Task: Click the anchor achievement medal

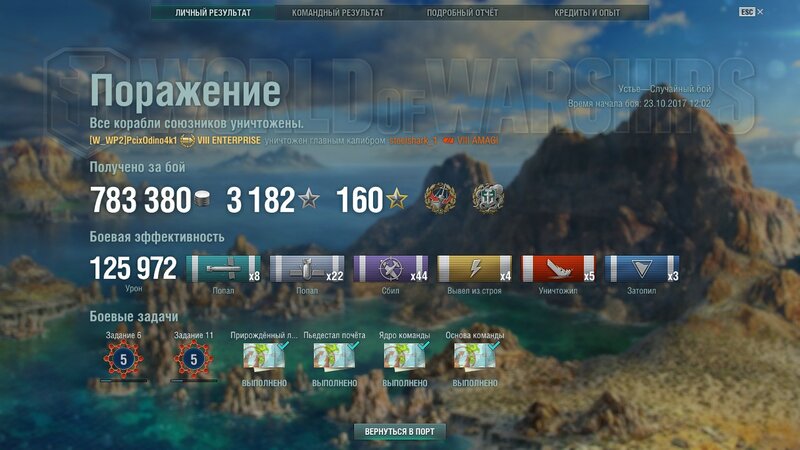Action: (488, 198)
